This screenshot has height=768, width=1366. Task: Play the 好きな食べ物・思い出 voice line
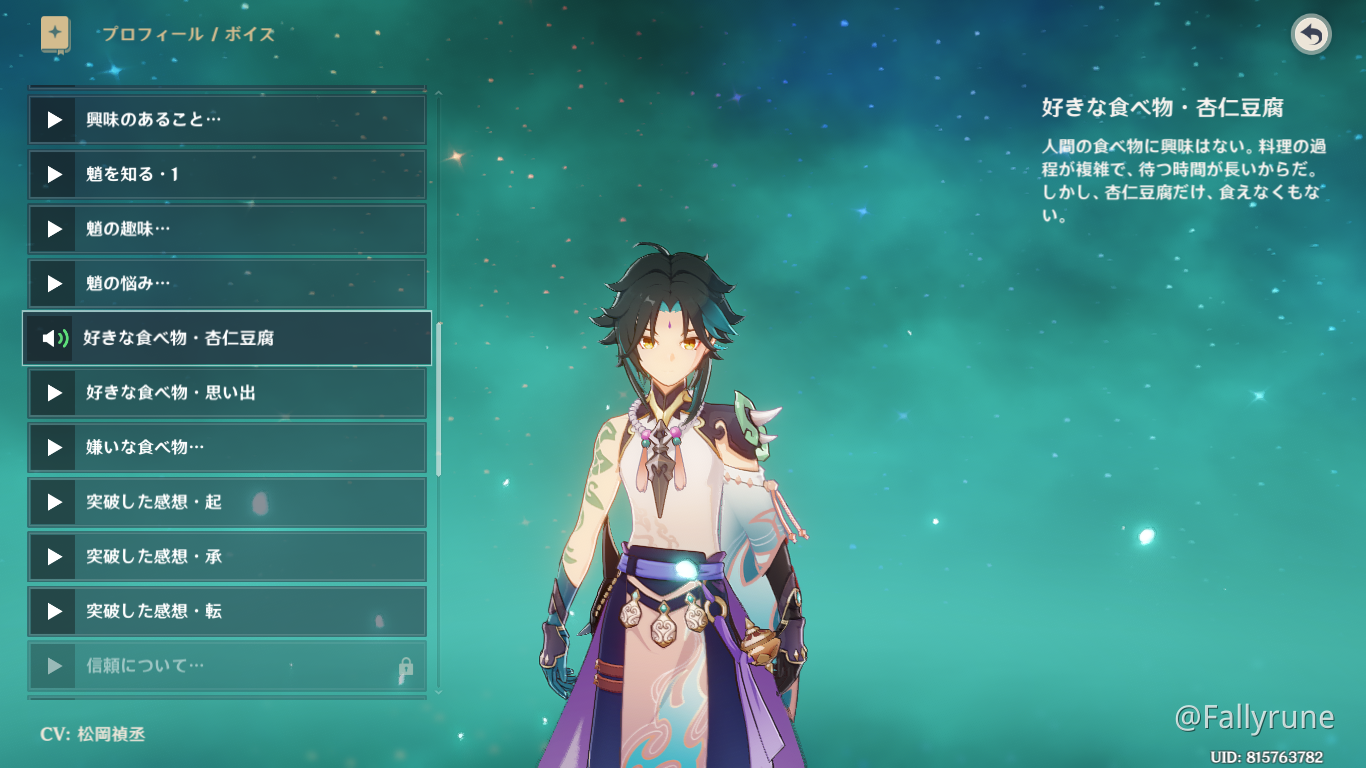(x=227, y=393)
